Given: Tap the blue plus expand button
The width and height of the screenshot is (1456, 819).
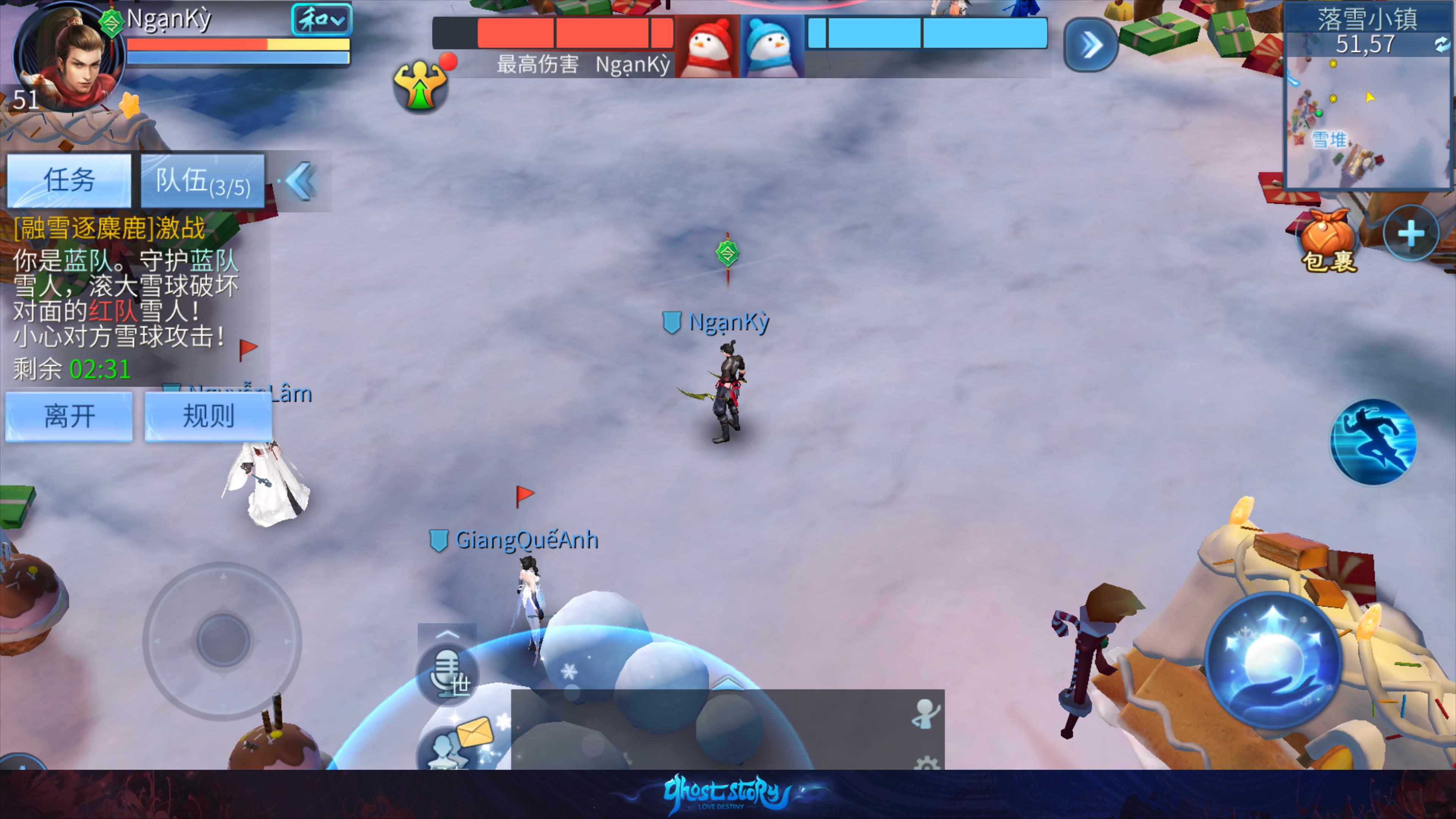Looking at the screenshot, I should [x=1411, y=234].
